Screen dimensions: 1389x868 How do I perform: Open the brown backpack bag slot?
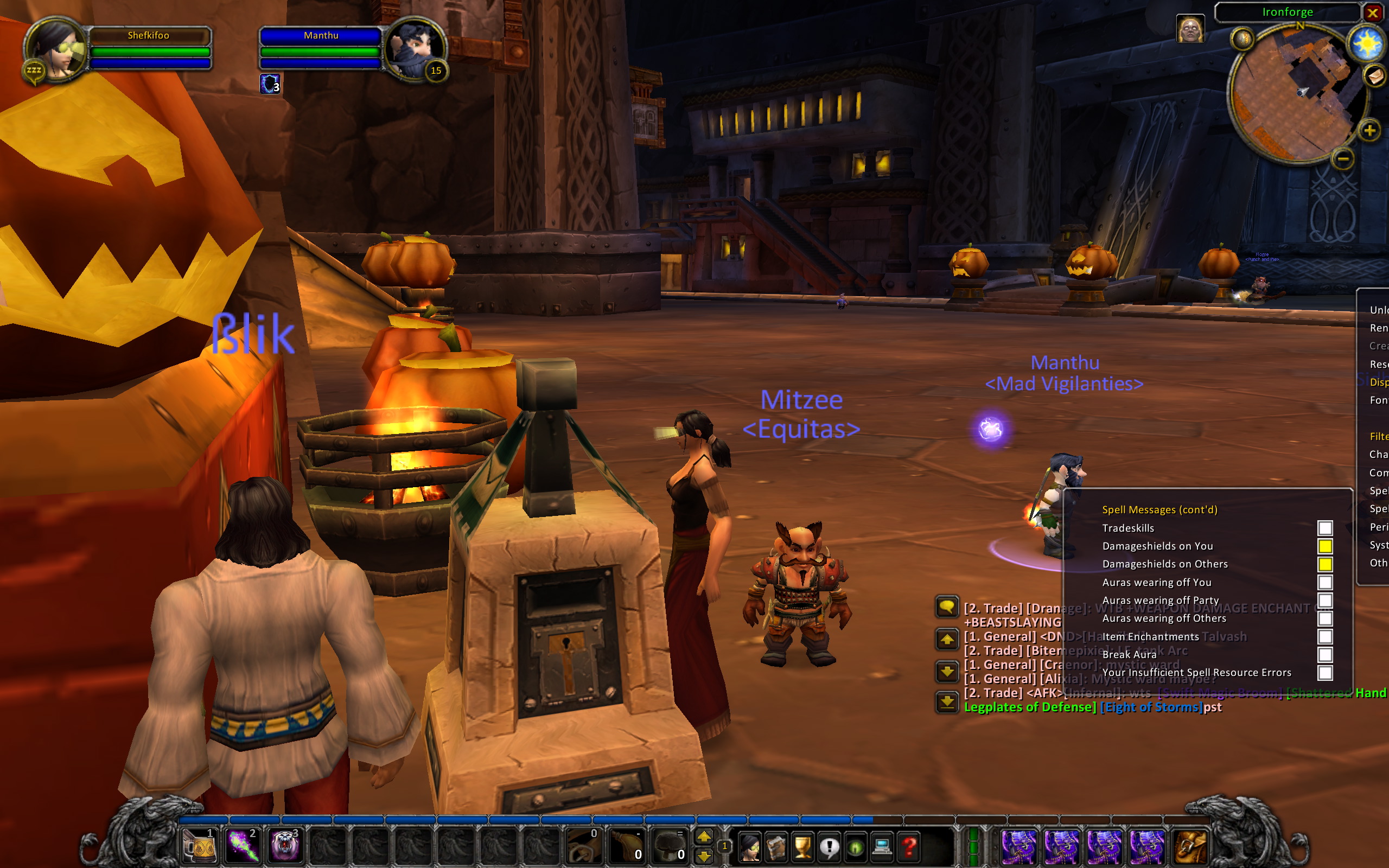click(1190, 846)
